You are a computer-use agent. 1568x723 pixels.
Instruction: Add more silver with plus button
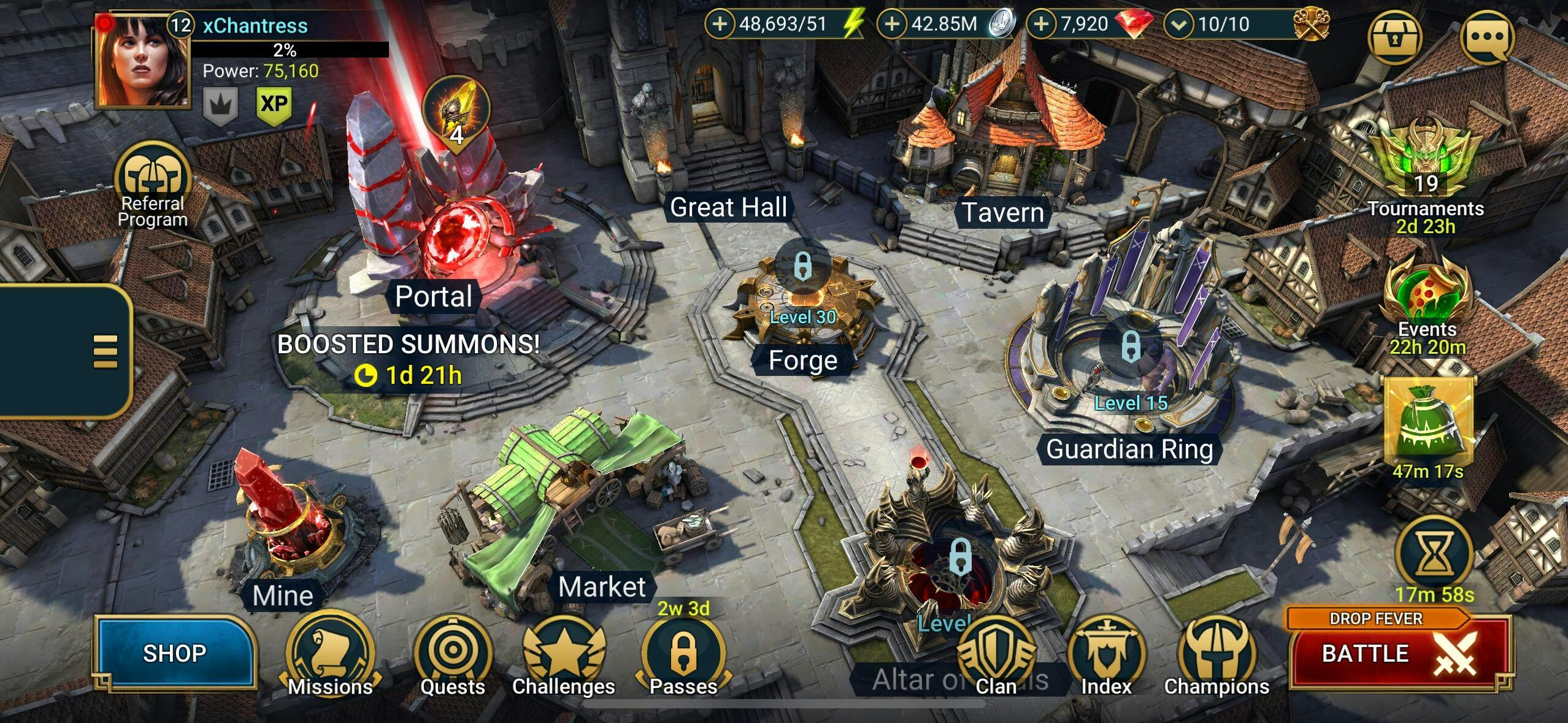[x=892, y=24]
